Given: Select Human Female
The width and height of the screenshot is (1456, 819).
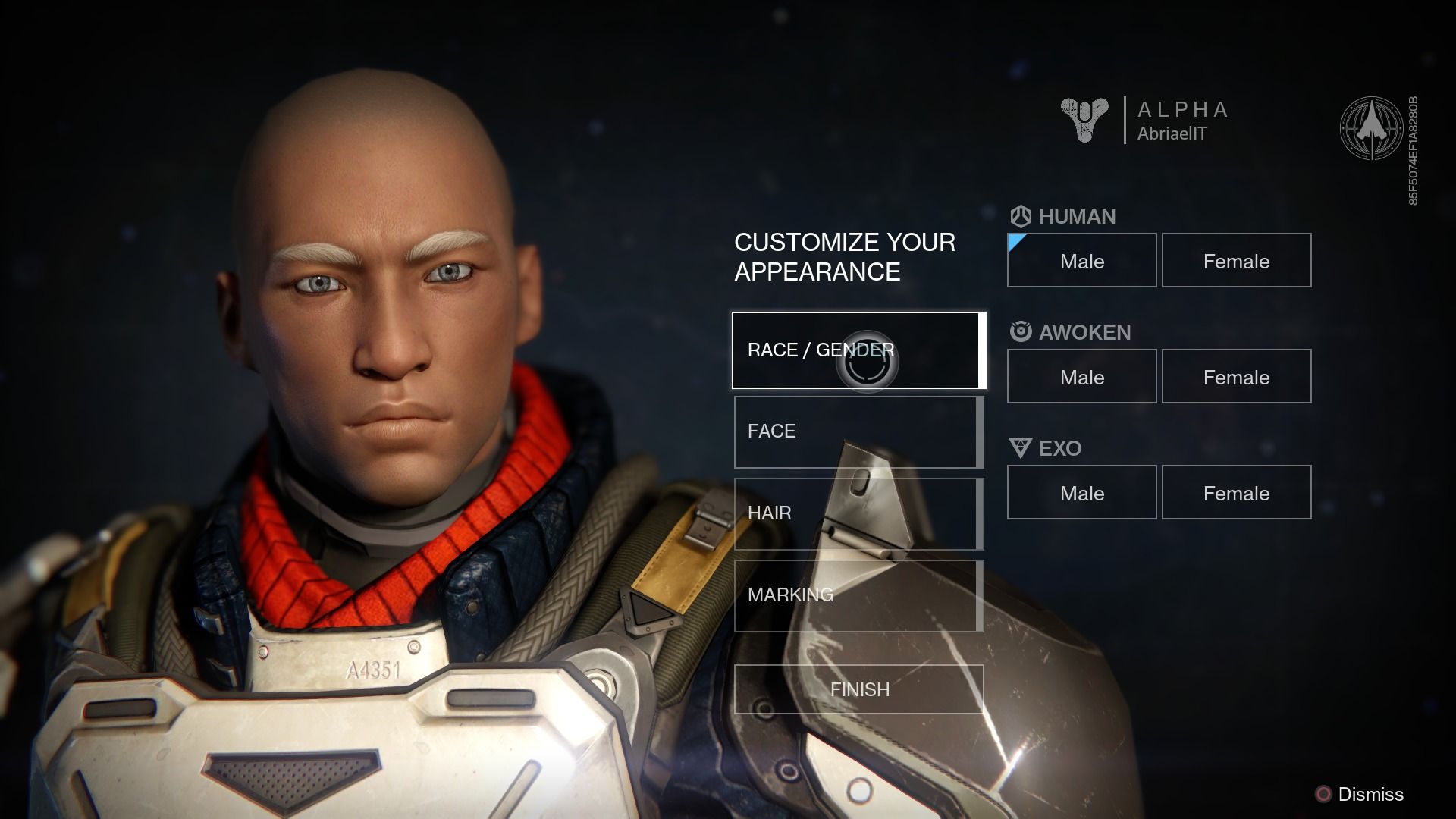Looking at the screenshot, I should 1236,260.
